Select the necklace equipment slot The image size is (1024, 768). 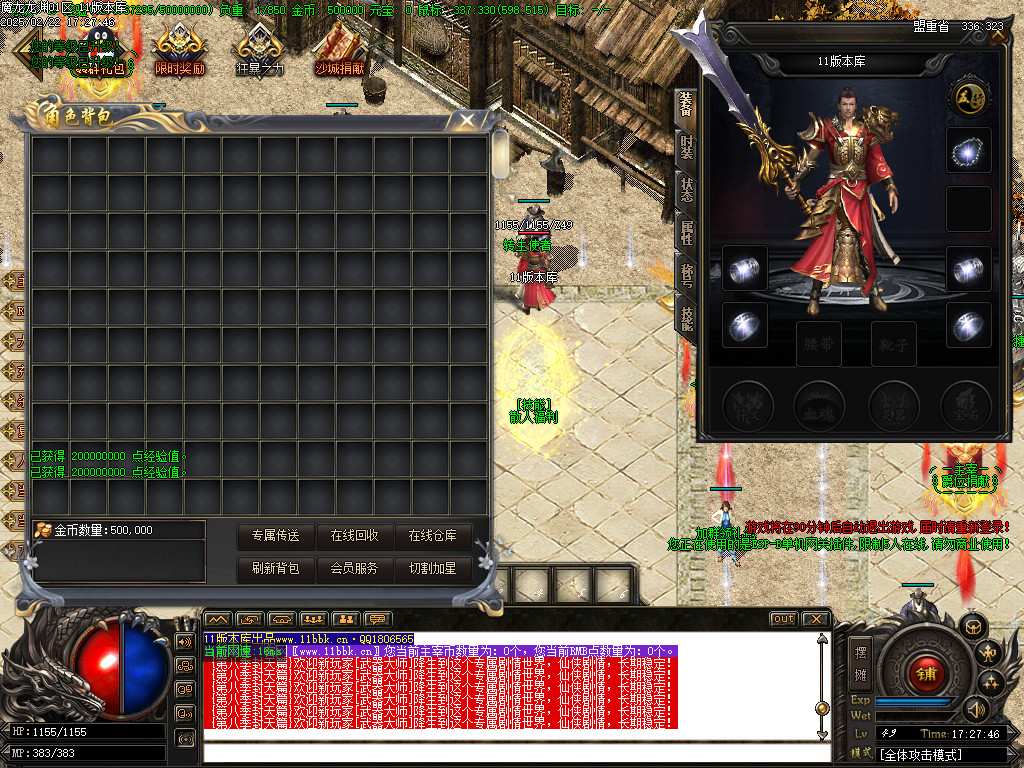(x=968, y=150)
